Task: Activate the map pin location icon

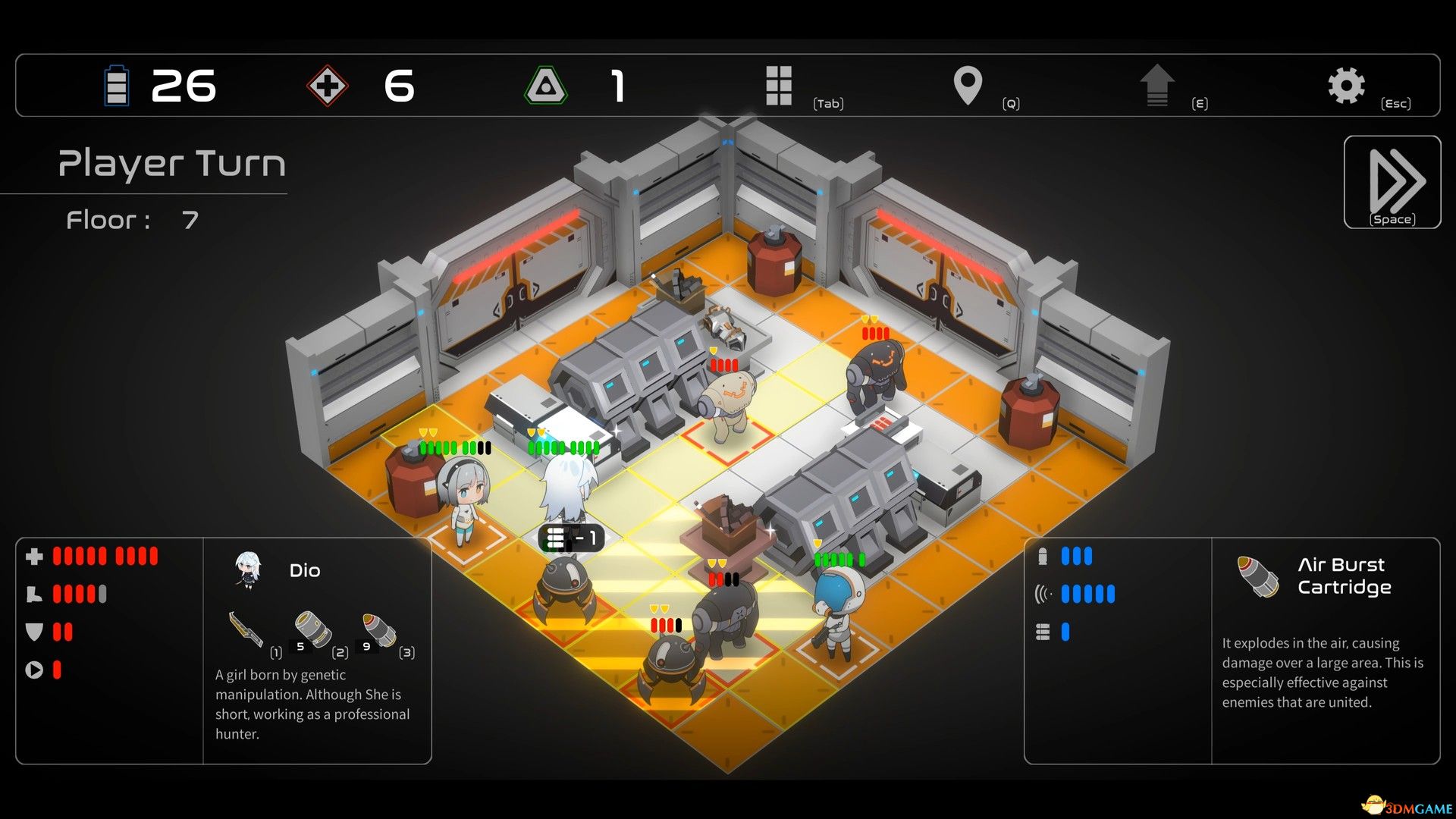Action: (968, 85)
